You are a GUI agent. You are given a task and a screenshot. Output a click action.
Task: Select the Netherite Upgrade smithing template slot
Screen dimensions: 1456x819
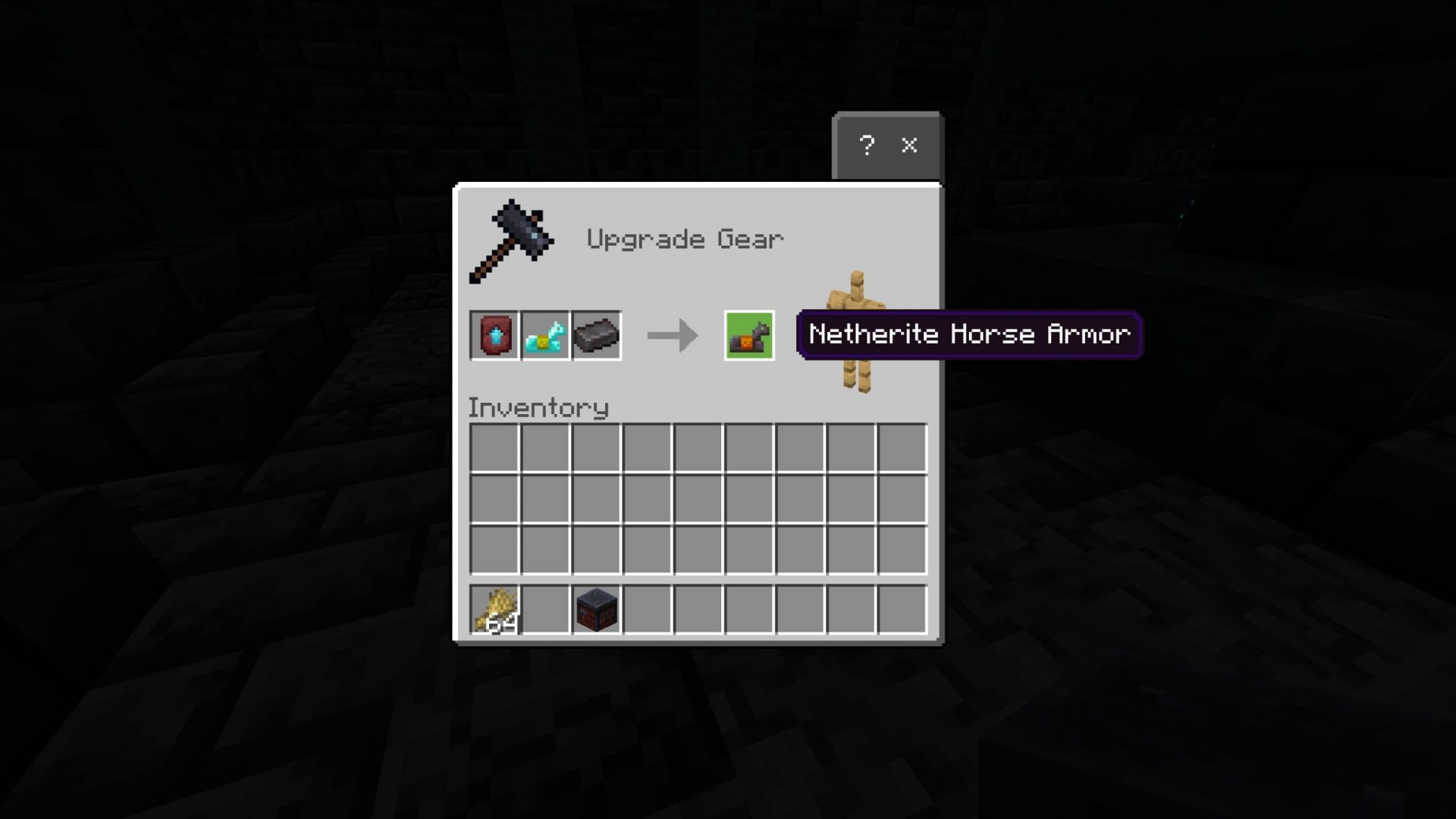[x=494, y=334]
